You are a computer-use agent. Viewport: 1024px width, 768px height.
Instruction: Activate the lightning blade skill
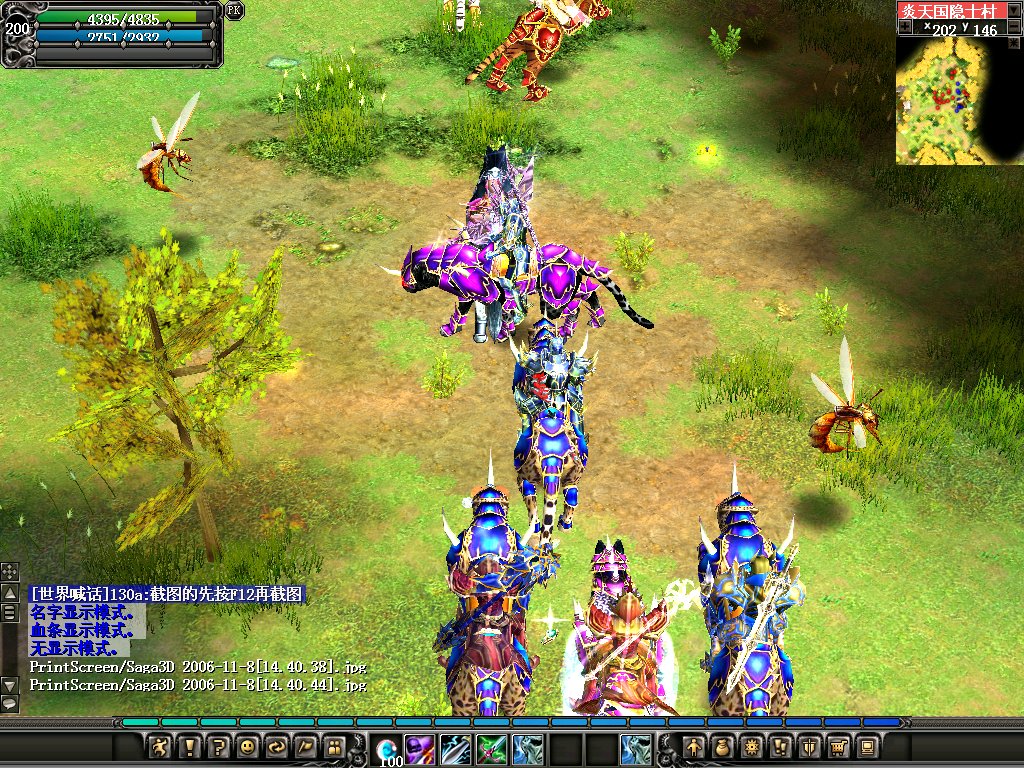coord(455,748)
